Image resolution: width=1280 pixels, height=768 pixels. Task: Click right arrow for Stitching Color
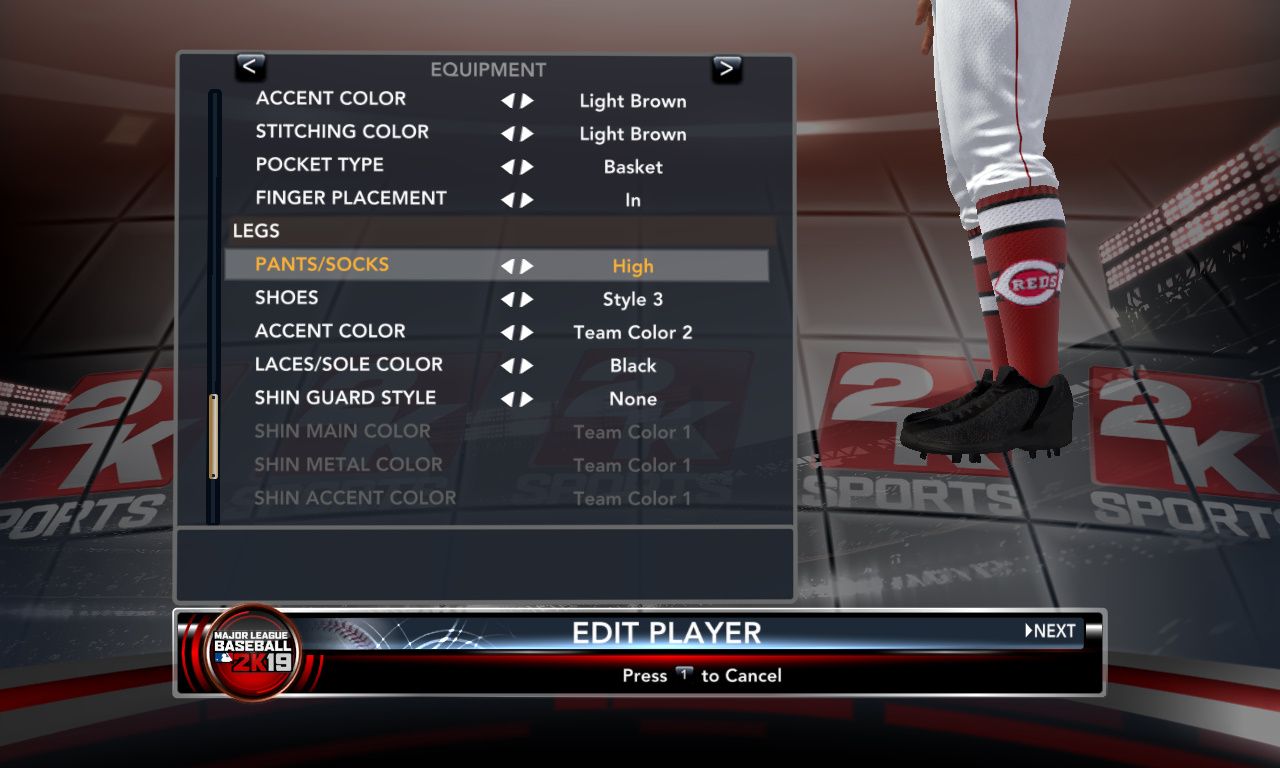(527, 134)
